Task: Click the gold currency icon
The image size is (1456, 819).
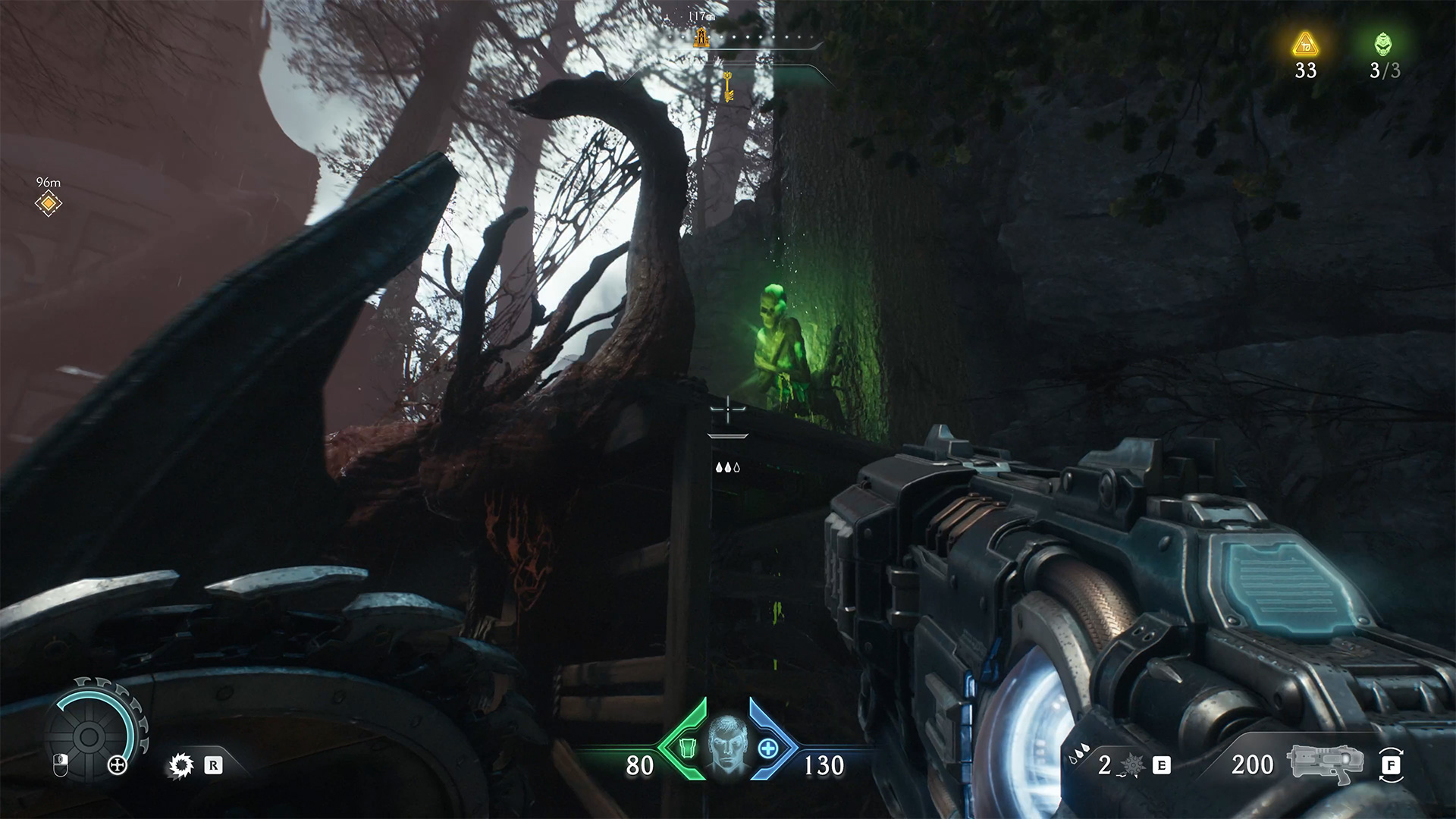Action: click(x=1305, y=45)
